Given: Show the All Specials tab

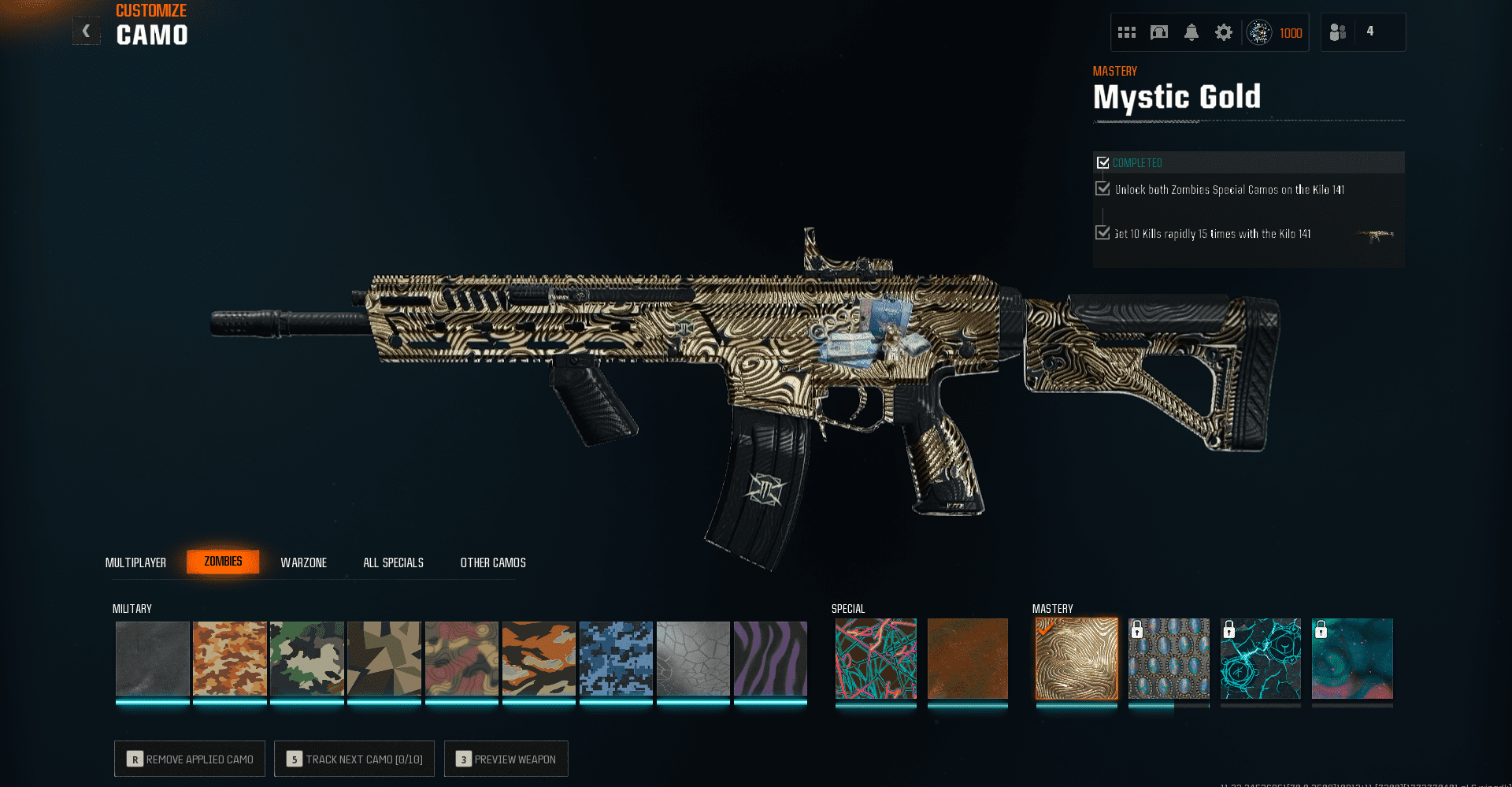Looking at the screenshot, I should tap(393, 562).
